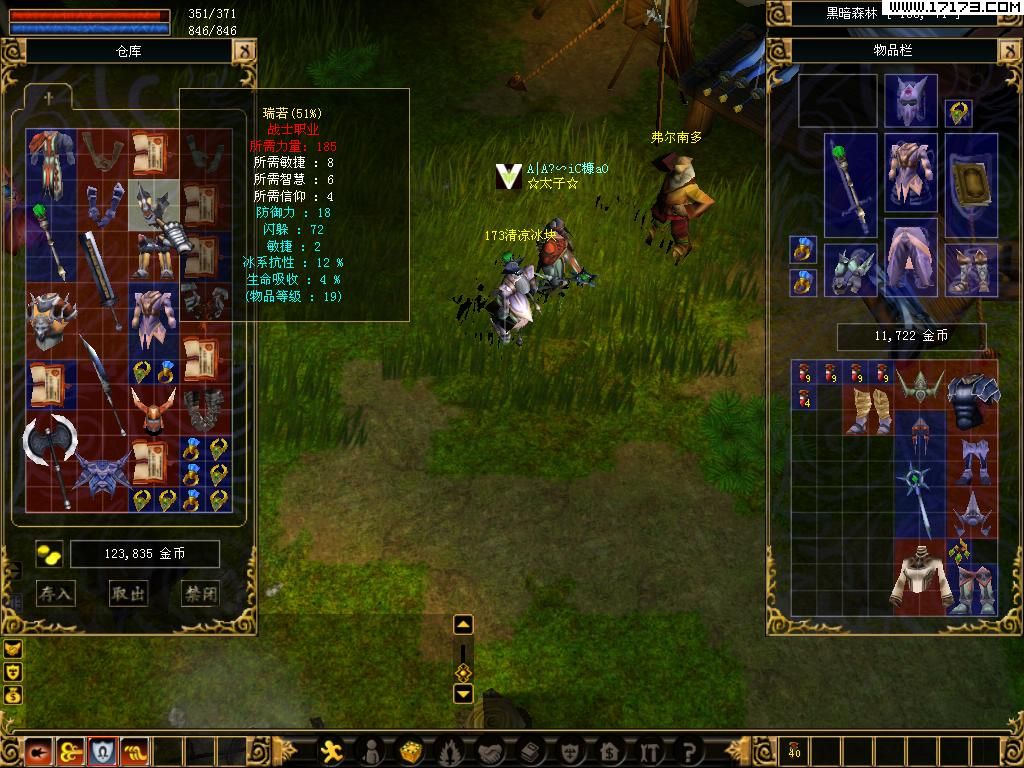The width and height of the screenshot is (1024, 768).
Task: Select the equipped purple helmet slot
Action: point(910,101)
